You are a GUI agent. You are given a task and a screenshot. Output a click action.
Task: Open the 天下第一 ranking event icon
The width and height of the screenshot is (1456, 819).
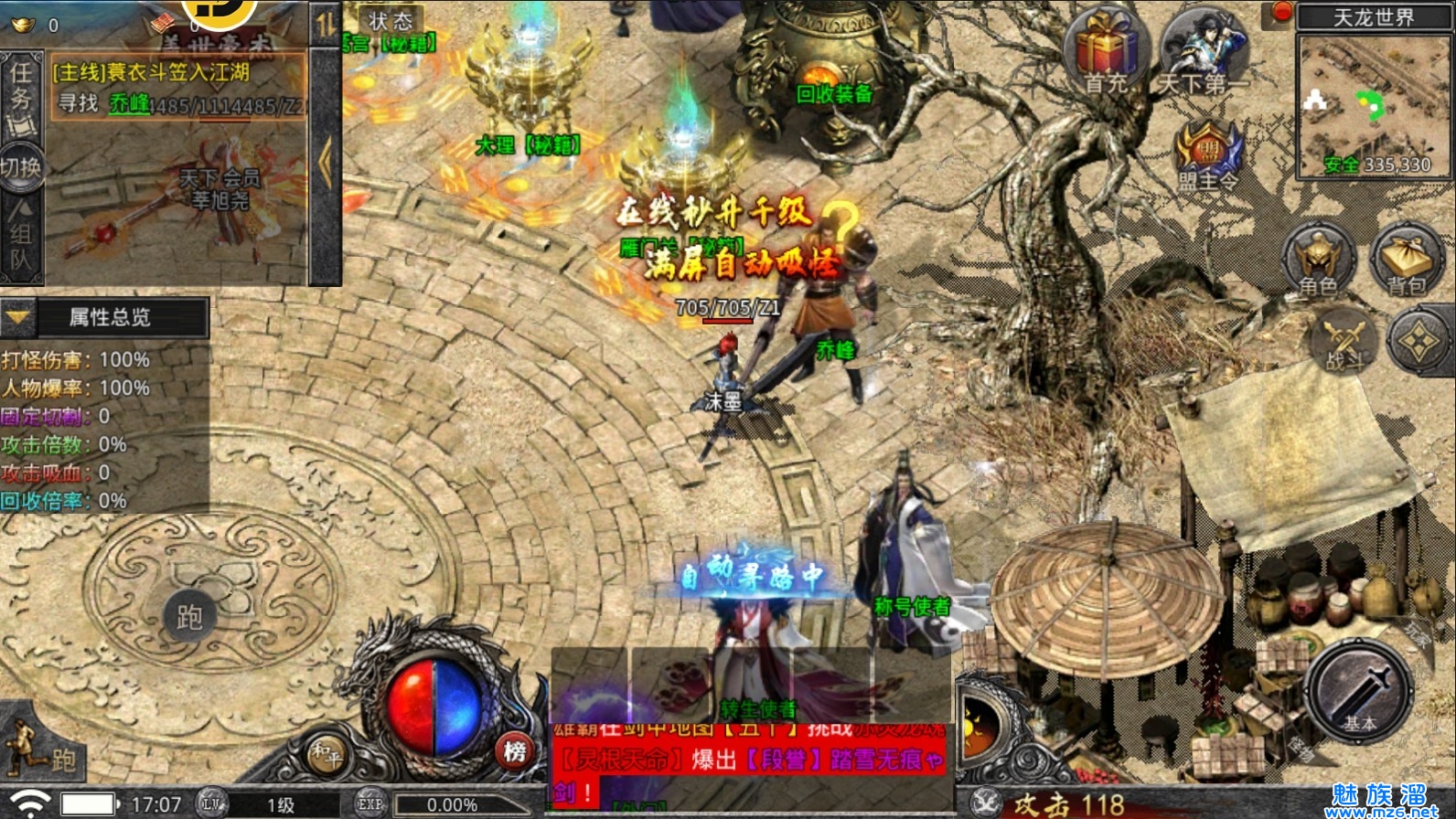point(1204,52)
